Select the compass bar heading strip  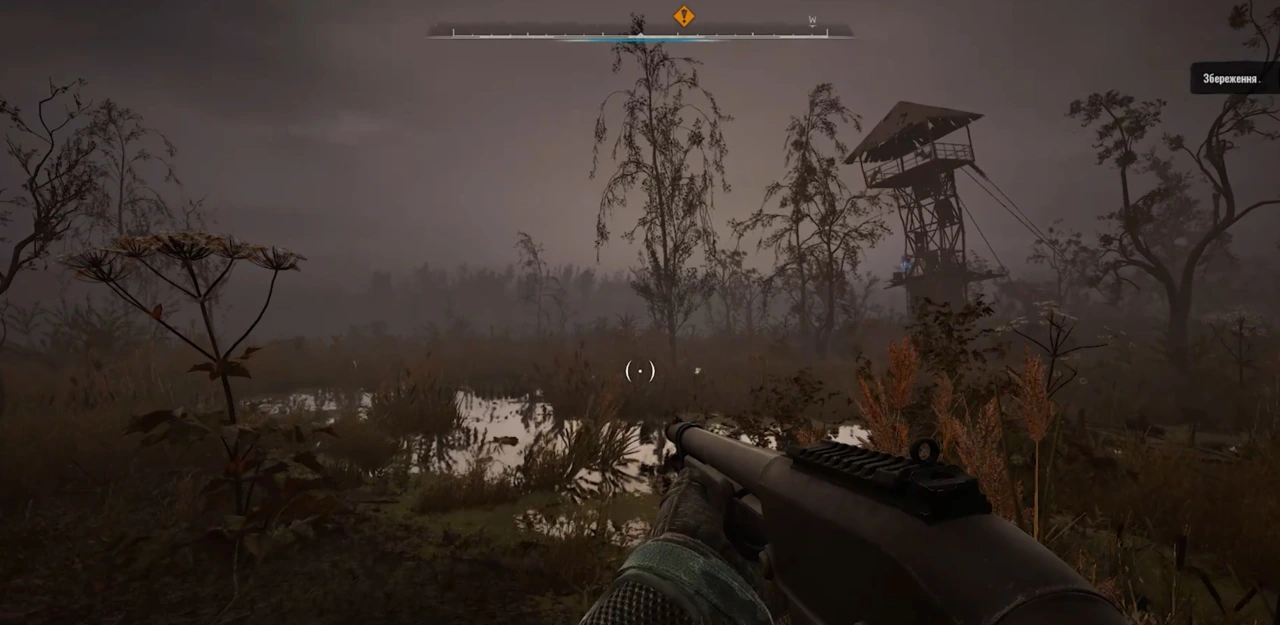[x=640, y=33]
